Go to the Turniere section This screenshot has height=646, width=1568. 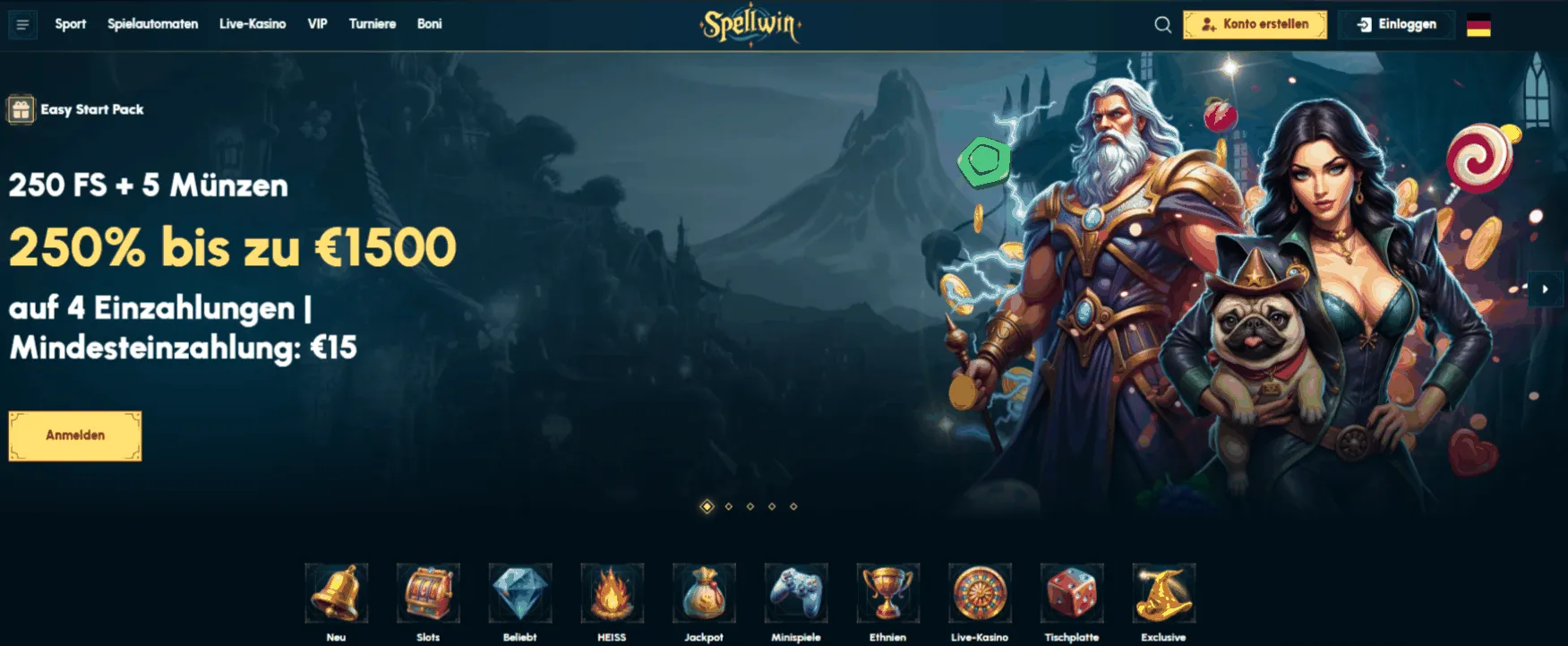coord(373,24)
